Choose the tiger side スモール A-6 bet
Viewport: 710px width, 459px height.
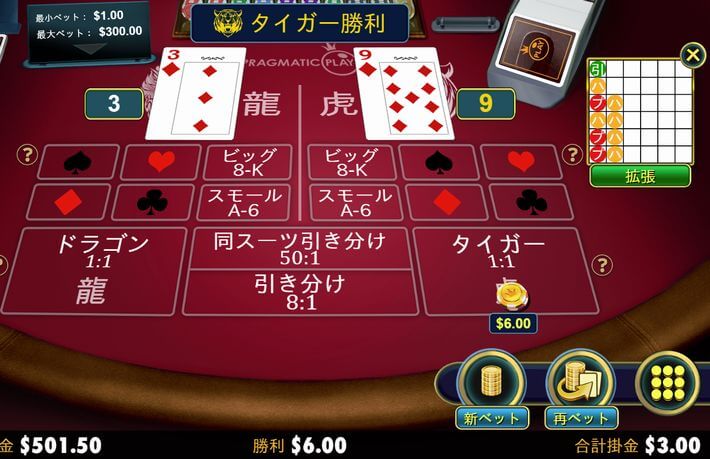(x=350, y=202)
